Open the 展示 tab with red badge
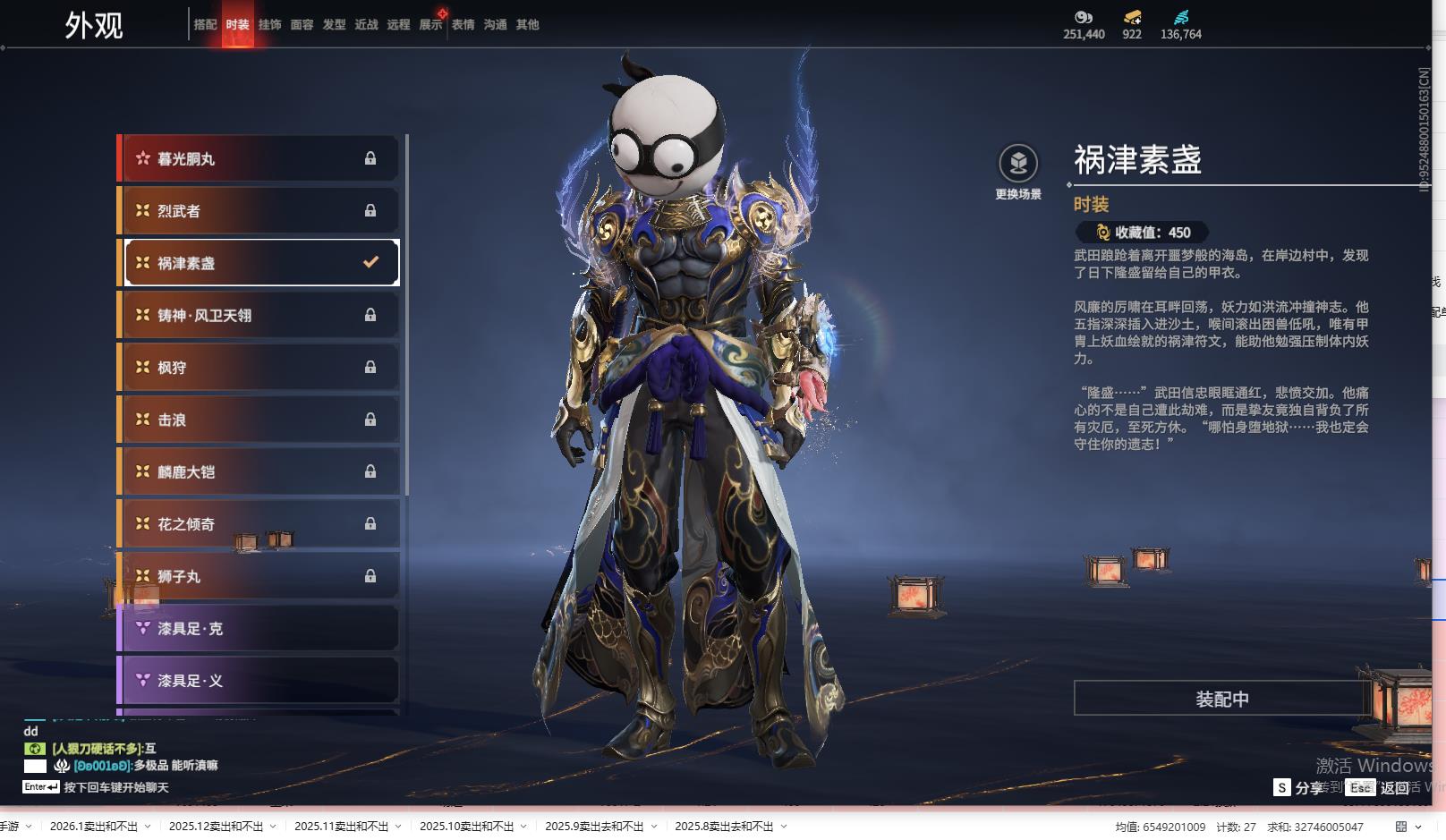Screen dimensions: 1446x840 430,25
